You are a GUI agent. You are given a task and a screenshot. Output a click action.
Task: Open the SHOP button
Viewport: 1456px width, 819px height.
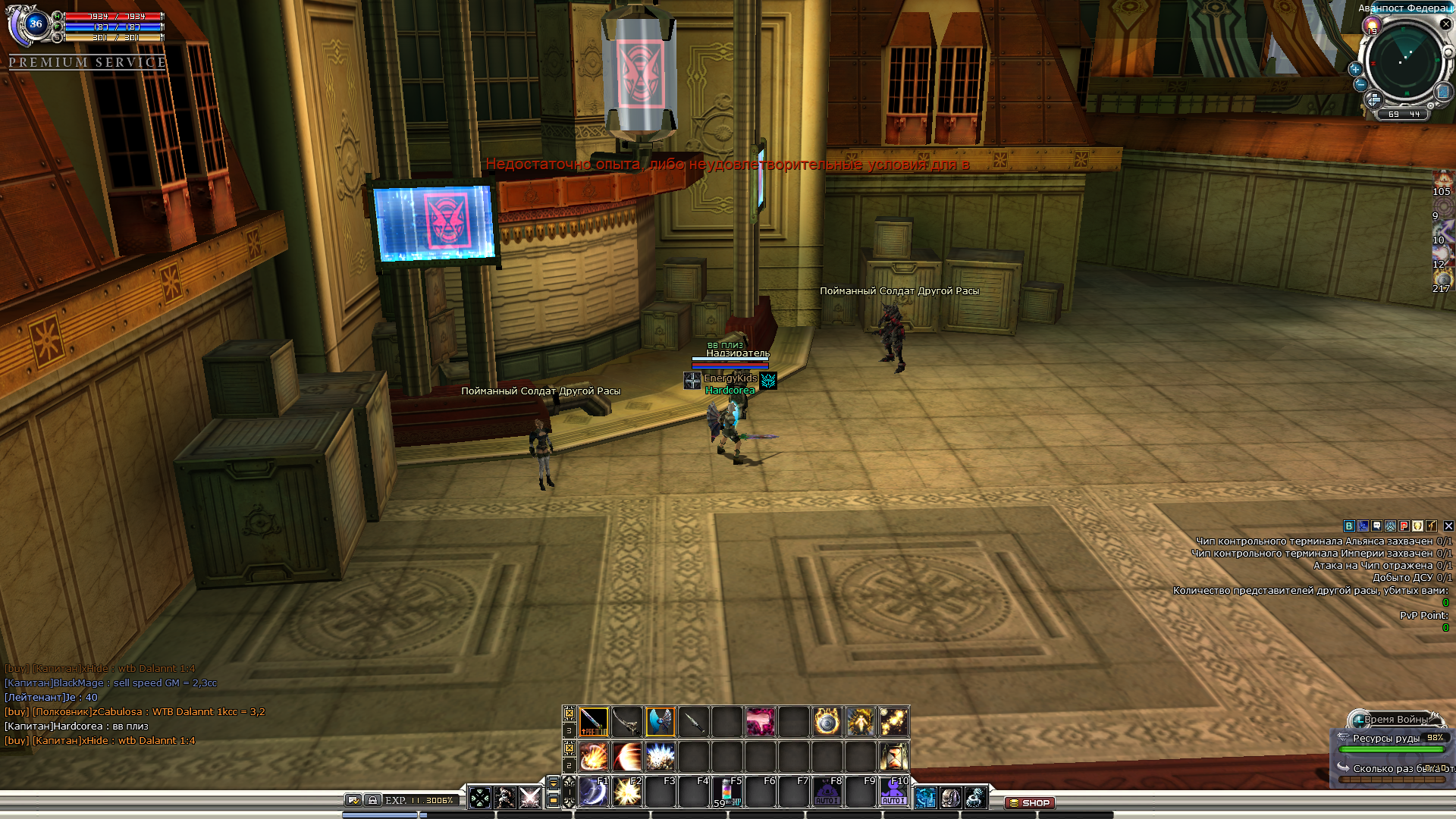pyautogui.click(x=1030, y=802)
